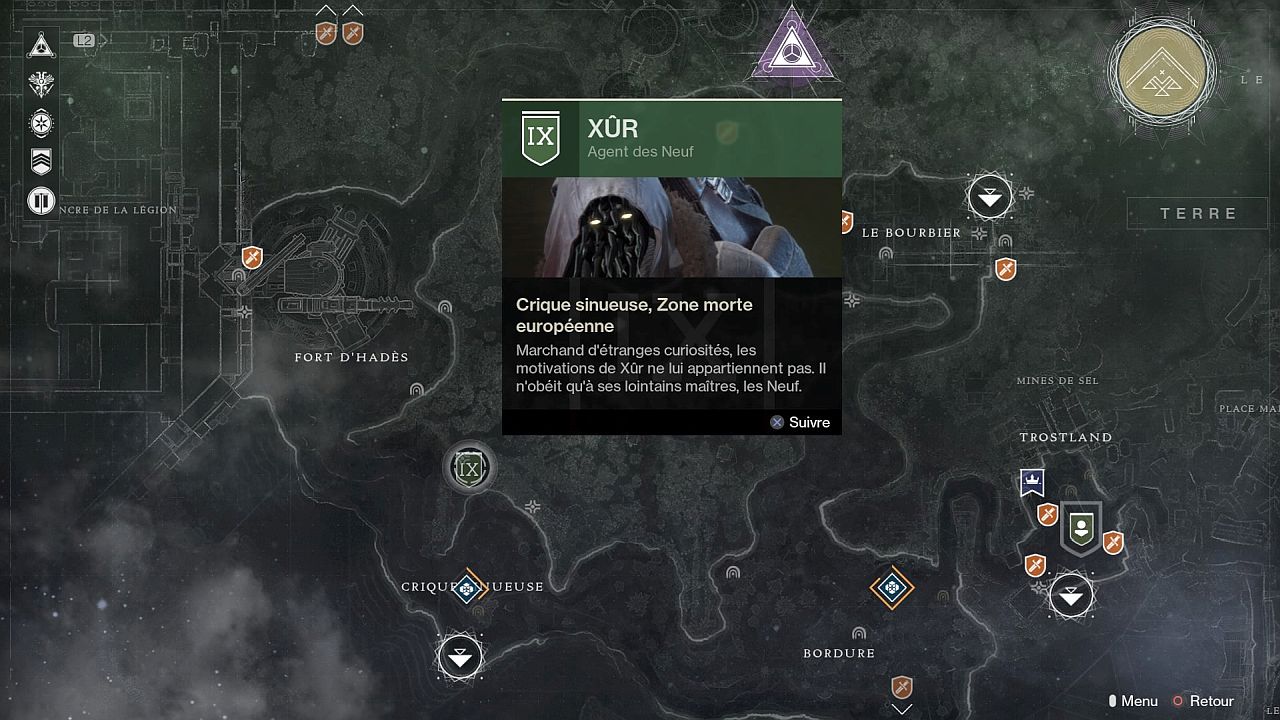Viewport: 1280px width, 720px height.
Task: Select the orange adventure shield below Le Bourbier label
Action: [1005, 268]
